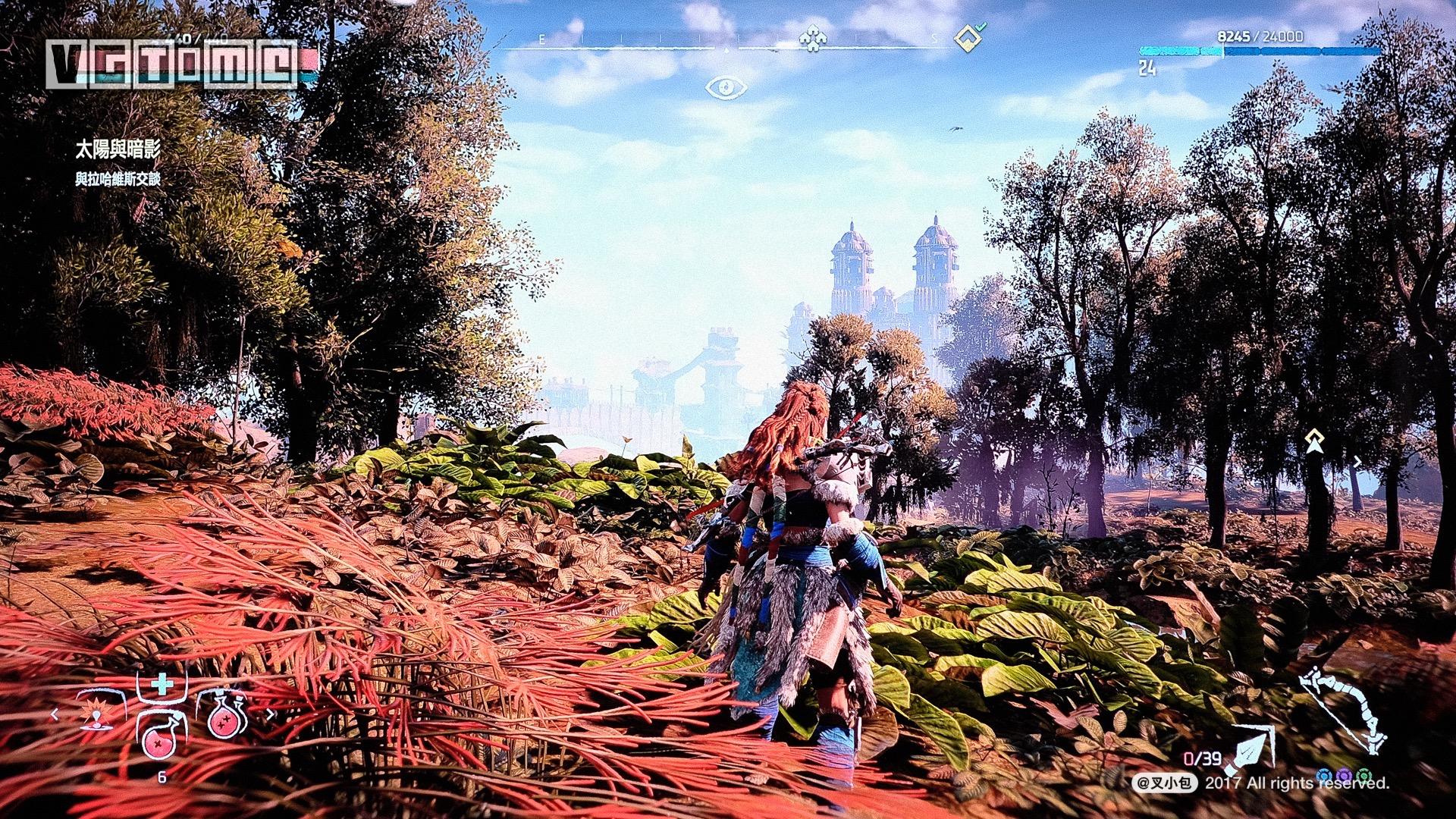Viewport: 1456px width, 819px height.
Task: Open the @又小包 watermark tag
Action: (x=1164, y=783)
